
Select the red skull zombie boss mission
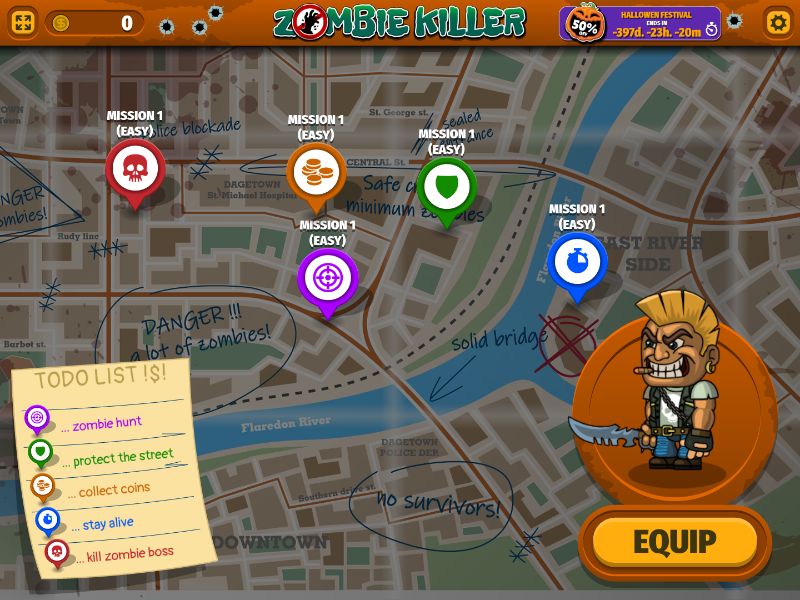click(134, 170)
